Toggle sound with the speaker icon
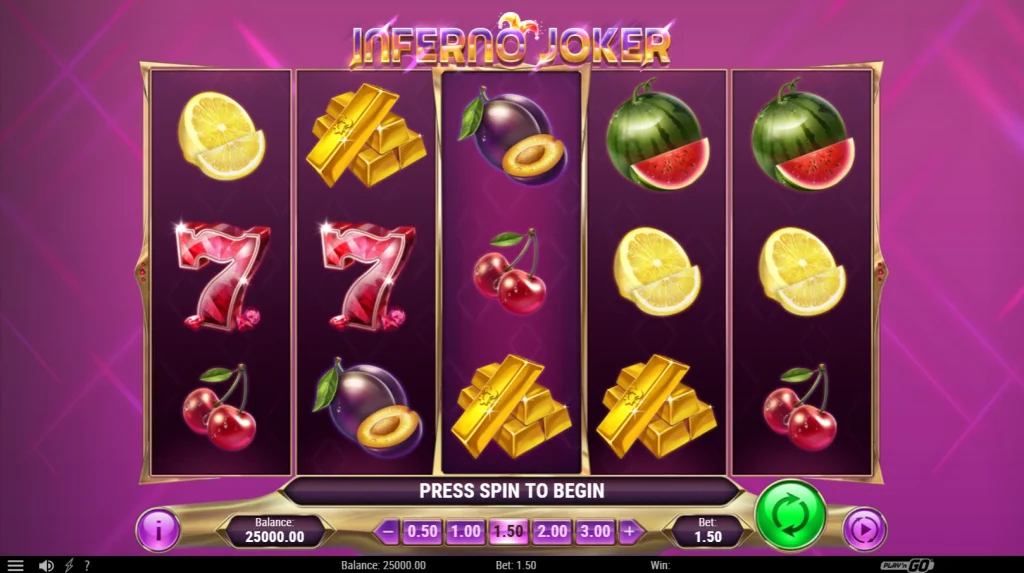 pyautogui.click(x=46, y=565)
